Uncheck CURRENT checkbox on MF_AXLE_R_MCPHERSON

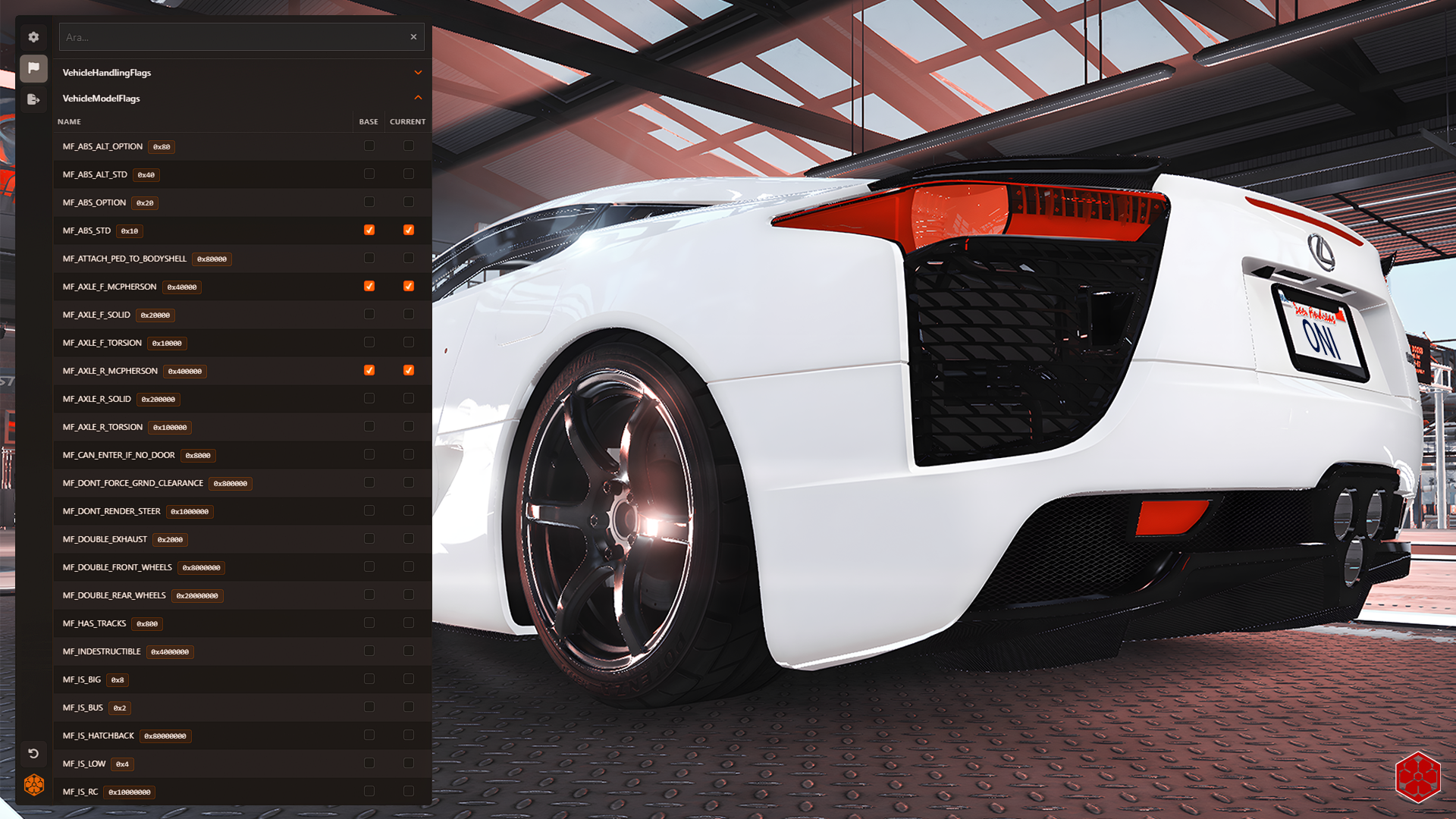(408, 370)
